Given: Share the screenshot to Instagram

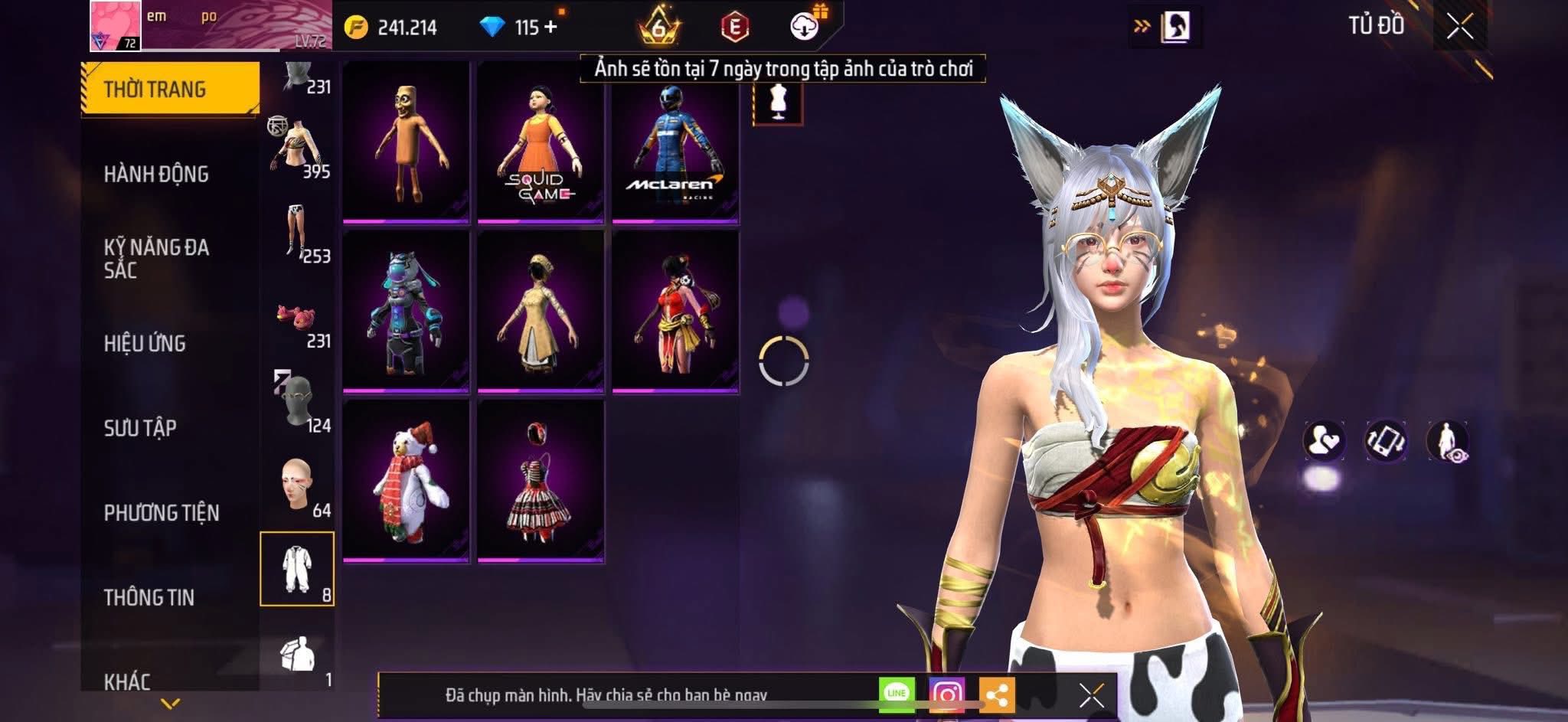Looking at the screenshot, I should [x=946, y=694].
